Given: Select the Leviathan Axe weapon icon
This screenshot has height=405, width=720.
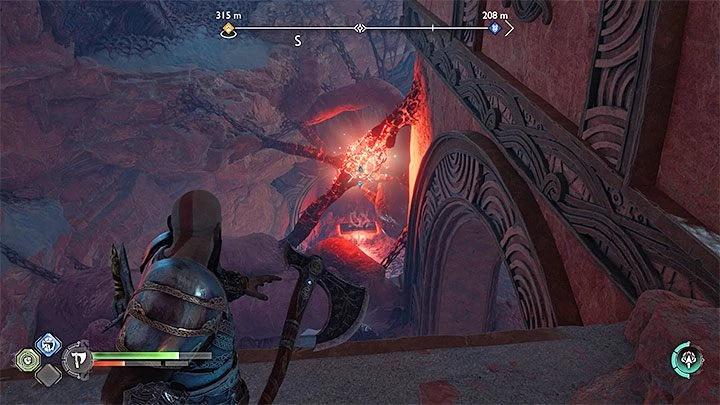Looking at the screenshot, I should coord(77,359).
